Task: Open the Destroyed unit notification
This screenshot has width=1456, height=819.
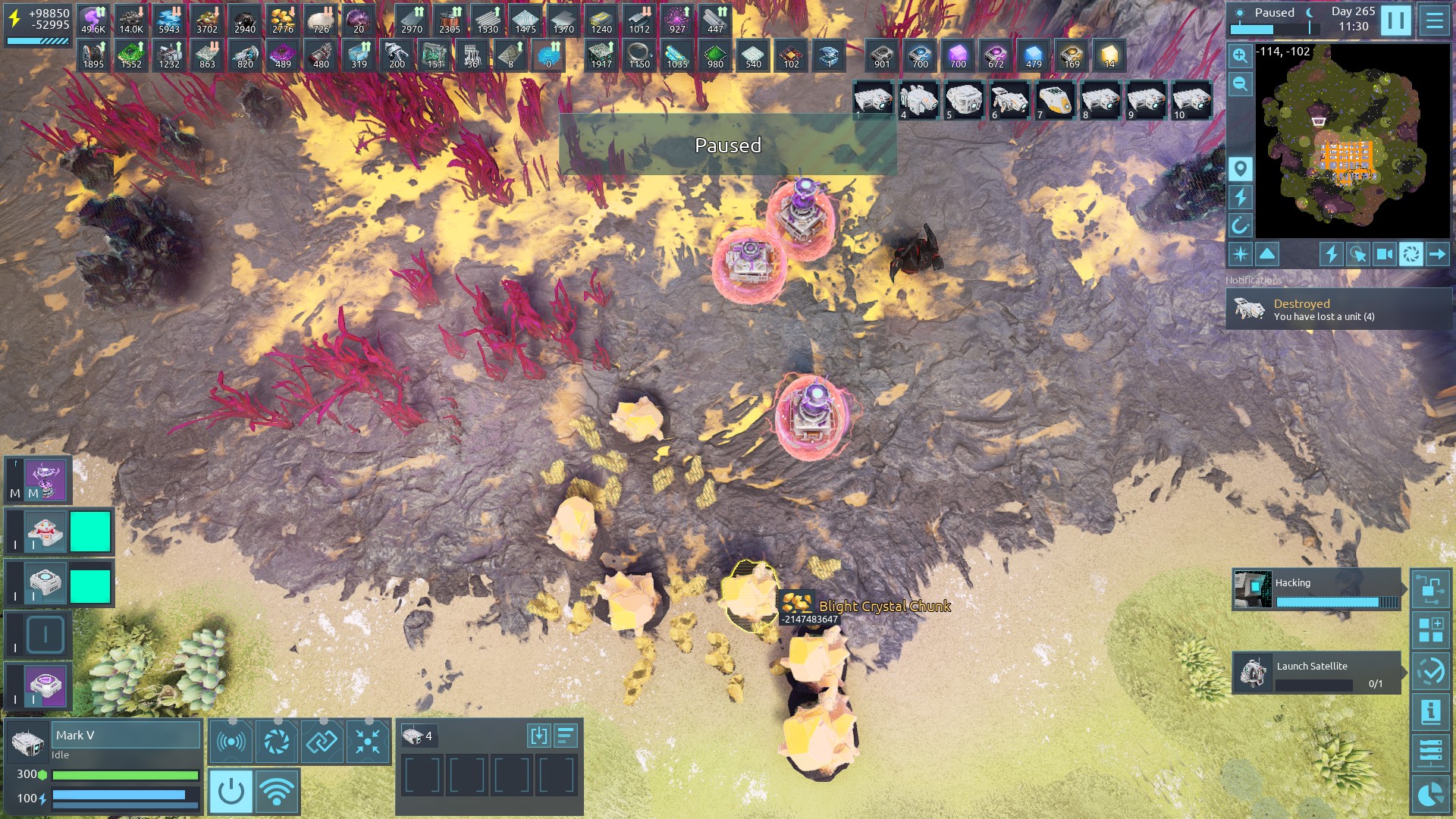Action: click(x=1338, y=309)
